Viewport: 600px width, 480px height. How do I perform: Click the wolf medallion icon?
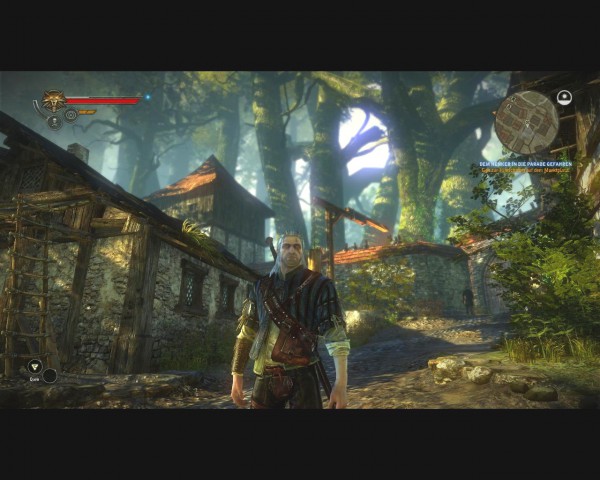pos(52,101)
